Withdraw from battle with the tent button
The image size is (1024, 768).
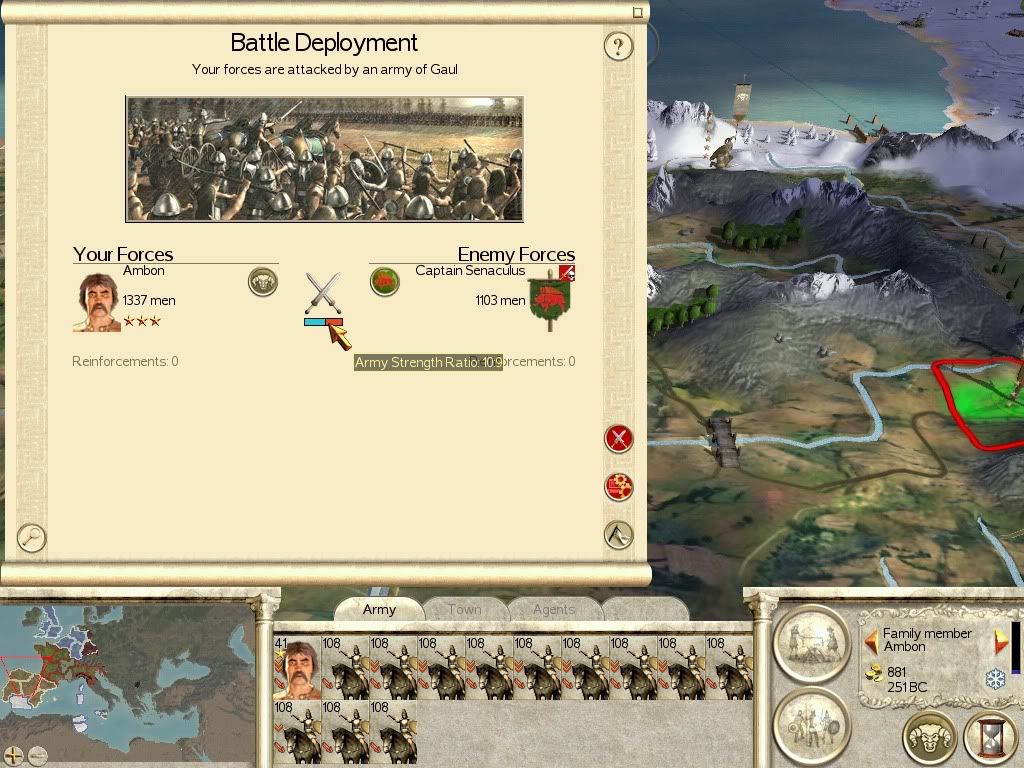coord(619,535)
